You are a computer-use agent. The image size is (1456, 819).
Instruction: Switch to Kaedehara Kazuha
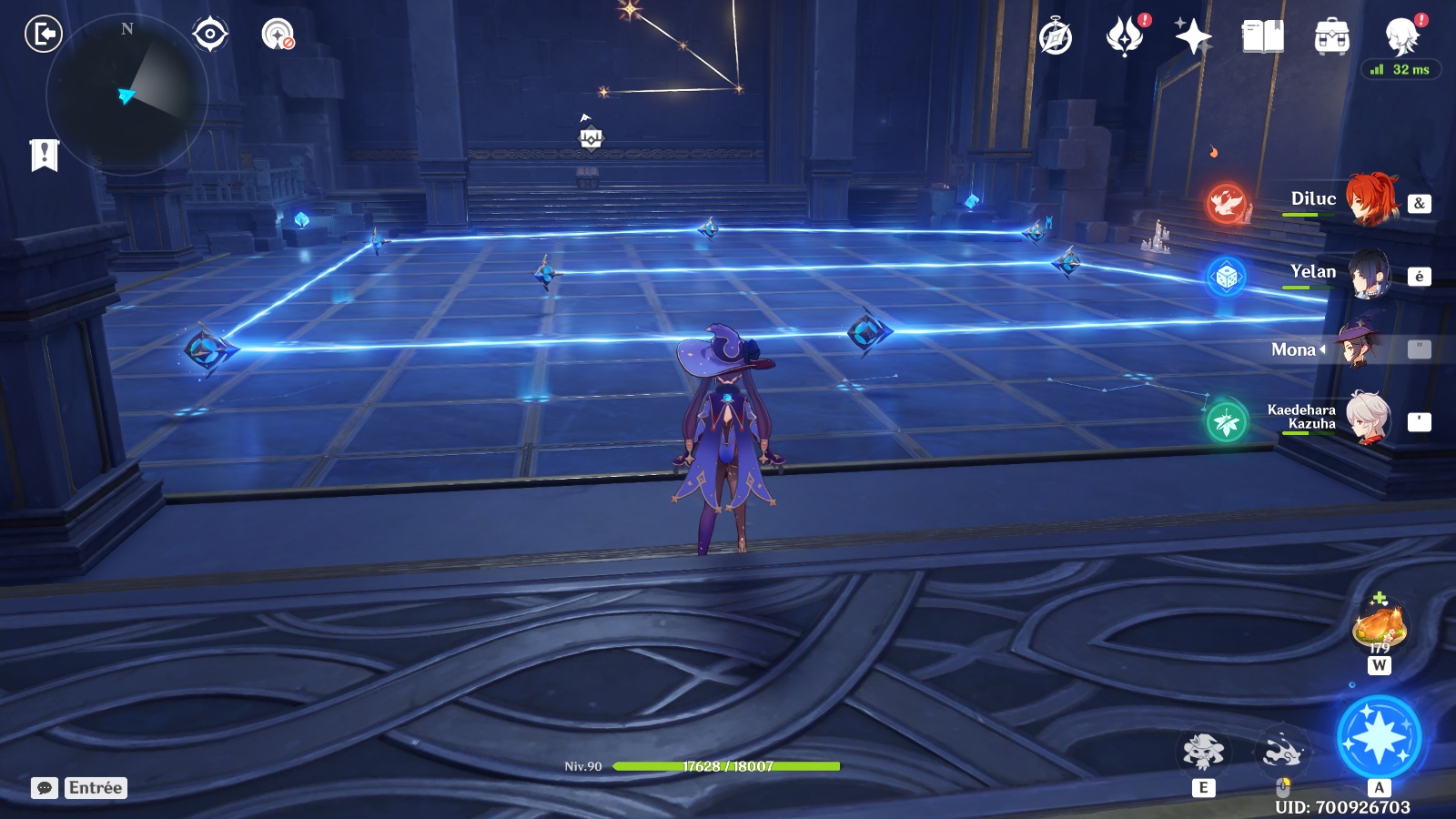click(x=1367, y=419)
